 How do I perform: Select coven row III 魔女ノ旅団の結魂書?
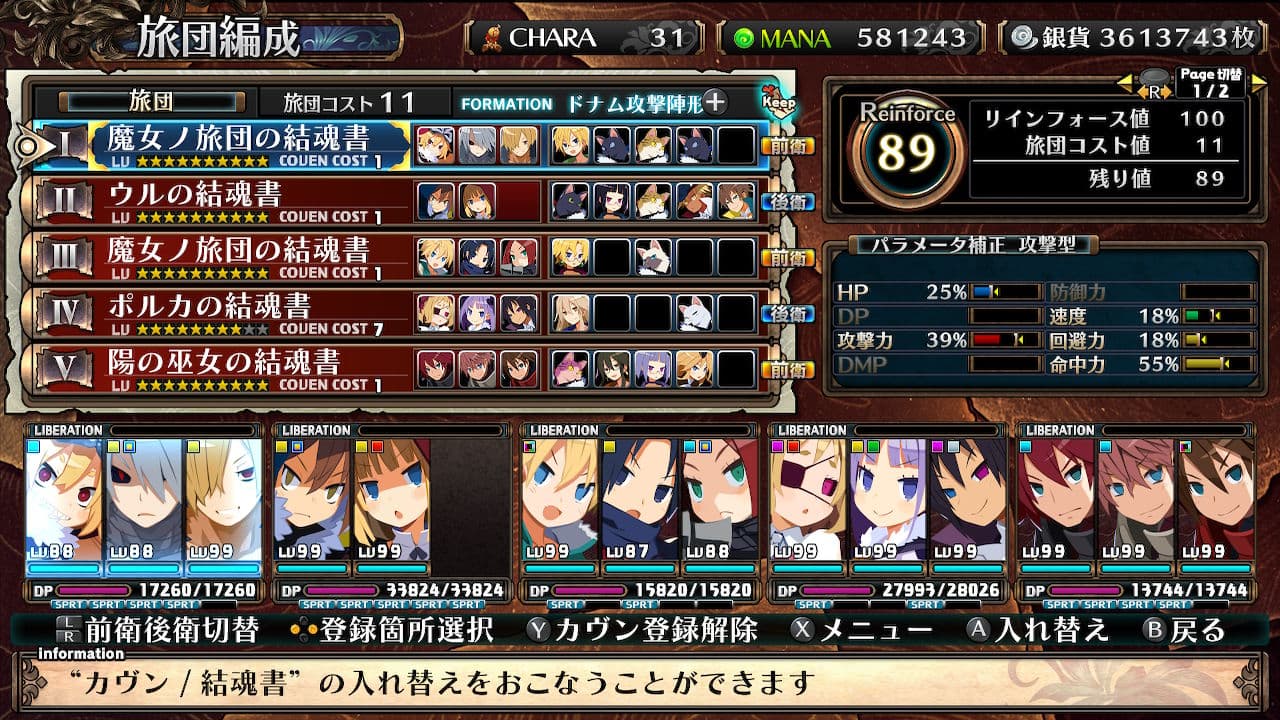(238, 257)
